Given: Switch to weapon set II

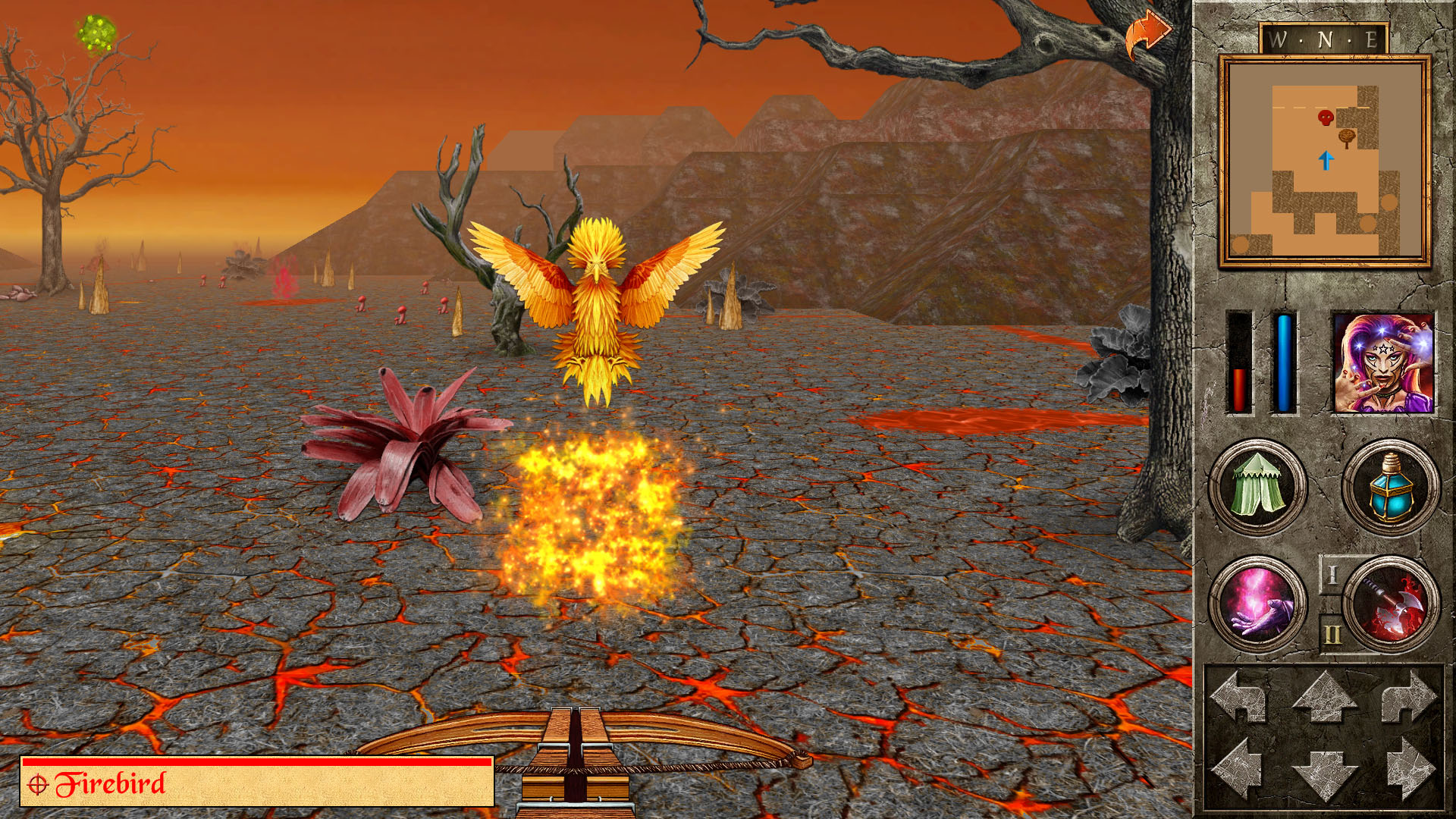Looking at the screenshot, I should tap(1332, 634).
